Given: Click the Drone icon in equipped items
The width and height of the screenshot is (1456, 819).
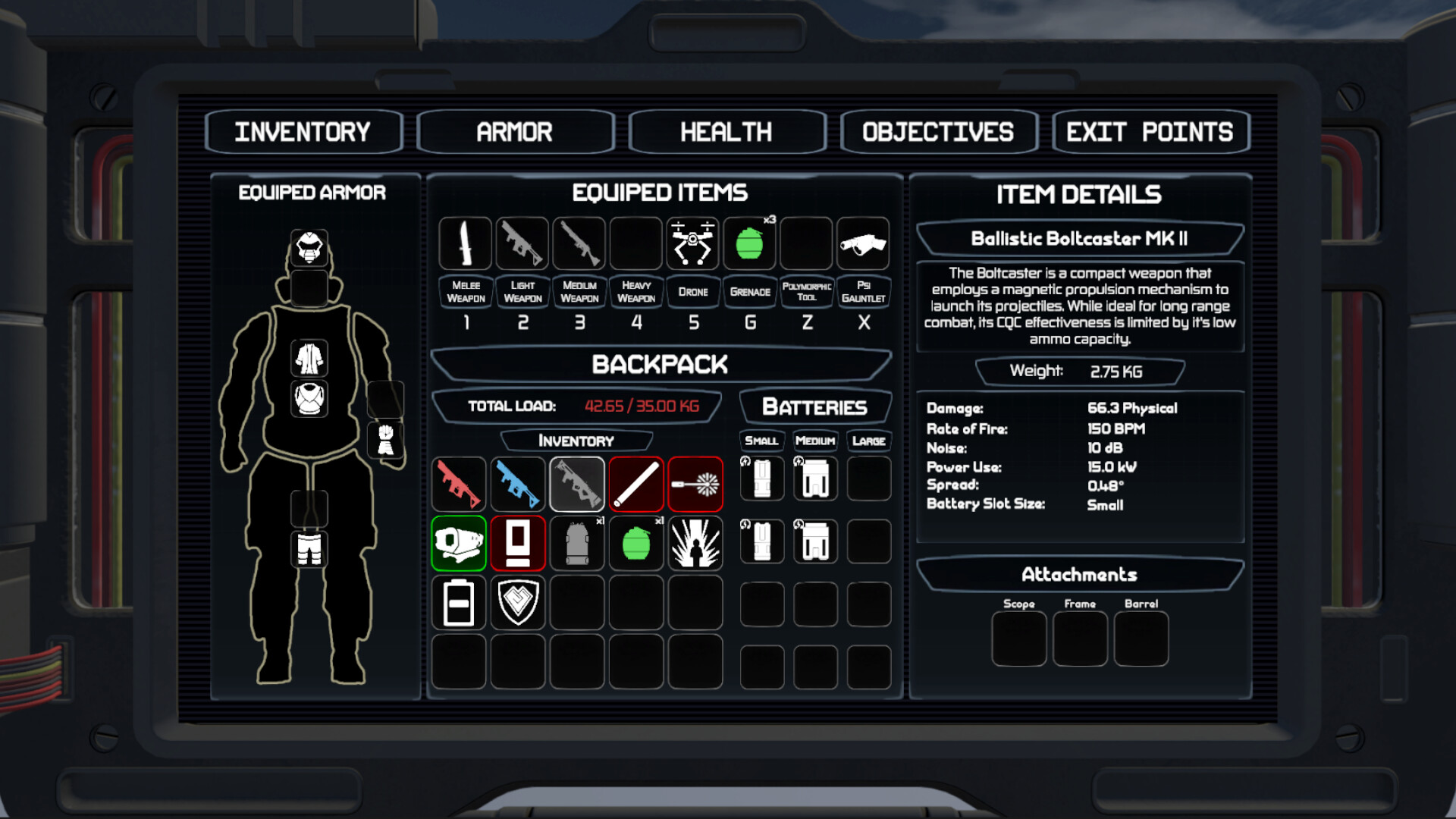Looking at the screenshot, I should [692, 243].
